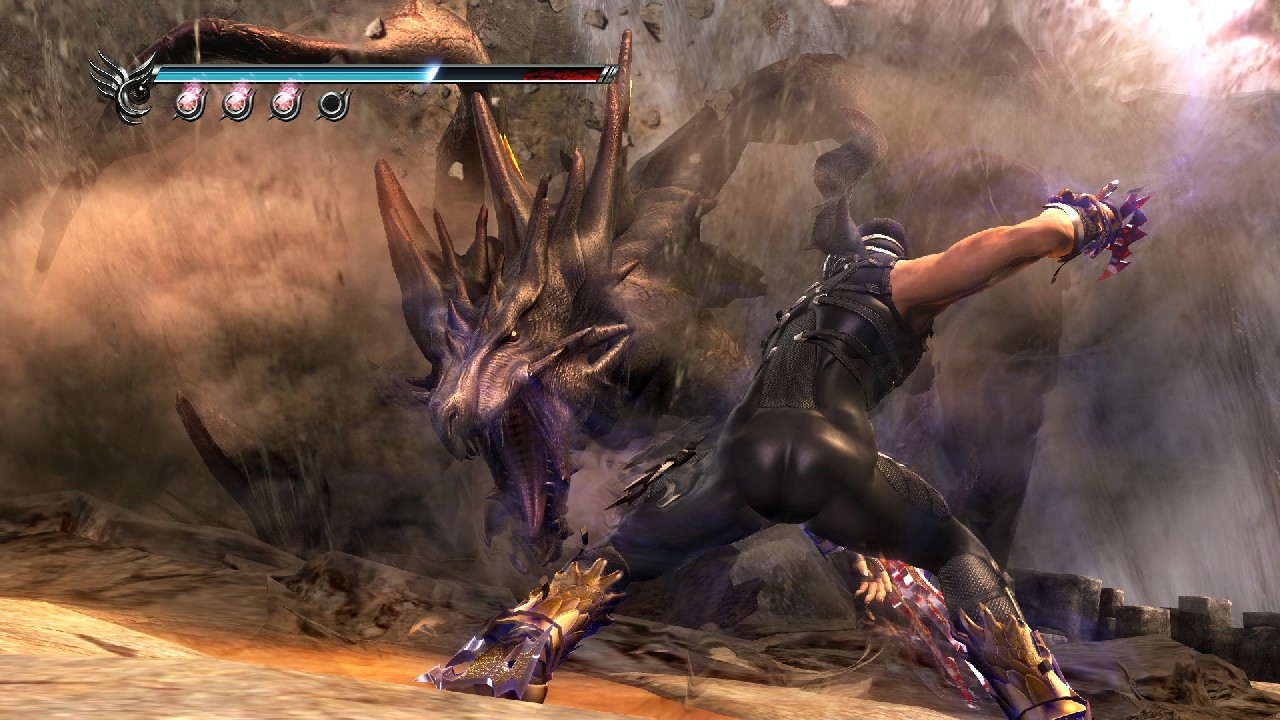Click the notched end cap of the health bar
This screenshot has width=1280, height=720.
[x=610, y=73]
